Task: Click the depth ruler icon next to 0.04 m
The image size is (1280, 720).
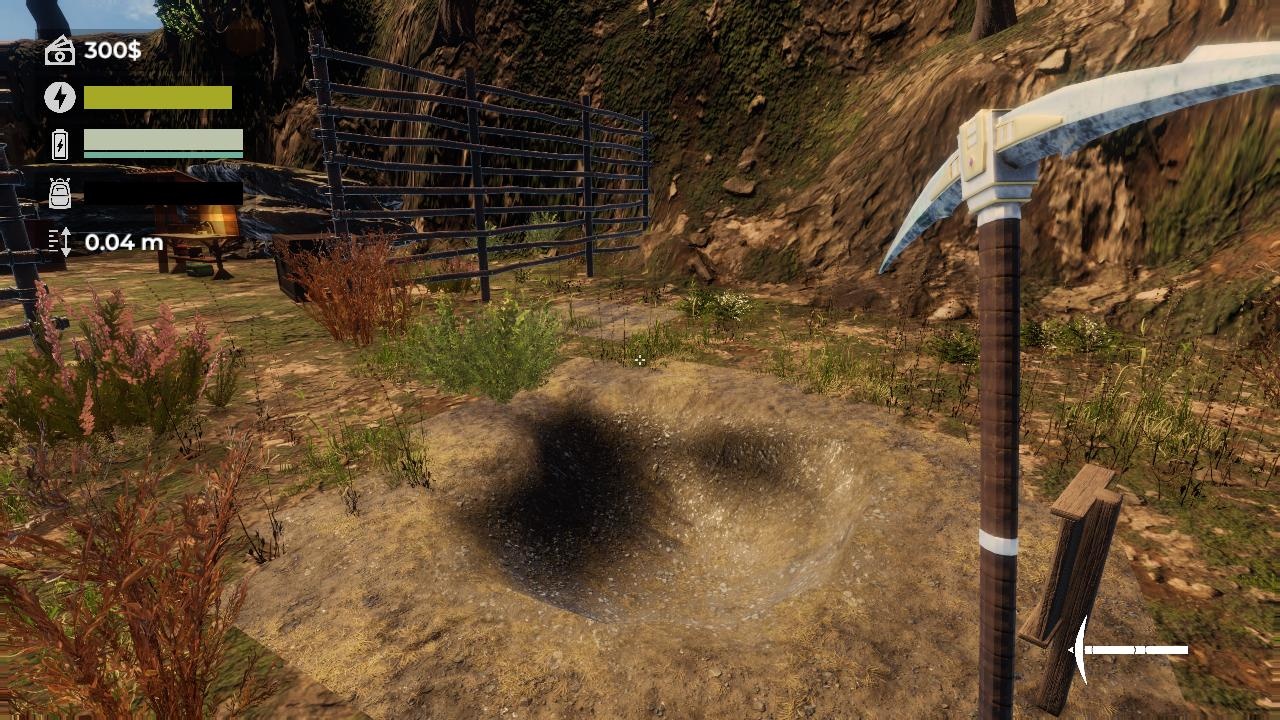Action: pos(61,241)
